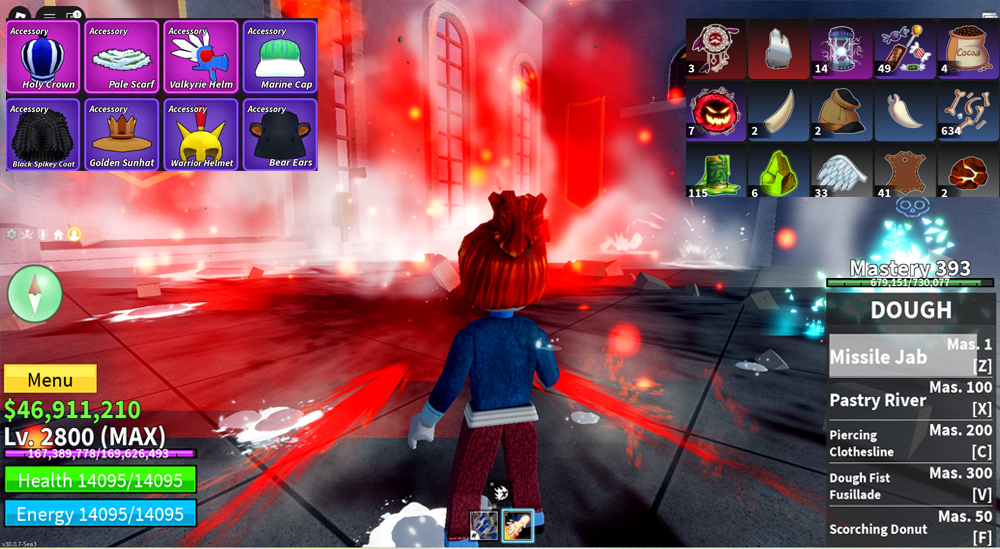This screenshot has height=549, width=1000.
Task: Click the green compass icon
Action: (x=35, y=294)
